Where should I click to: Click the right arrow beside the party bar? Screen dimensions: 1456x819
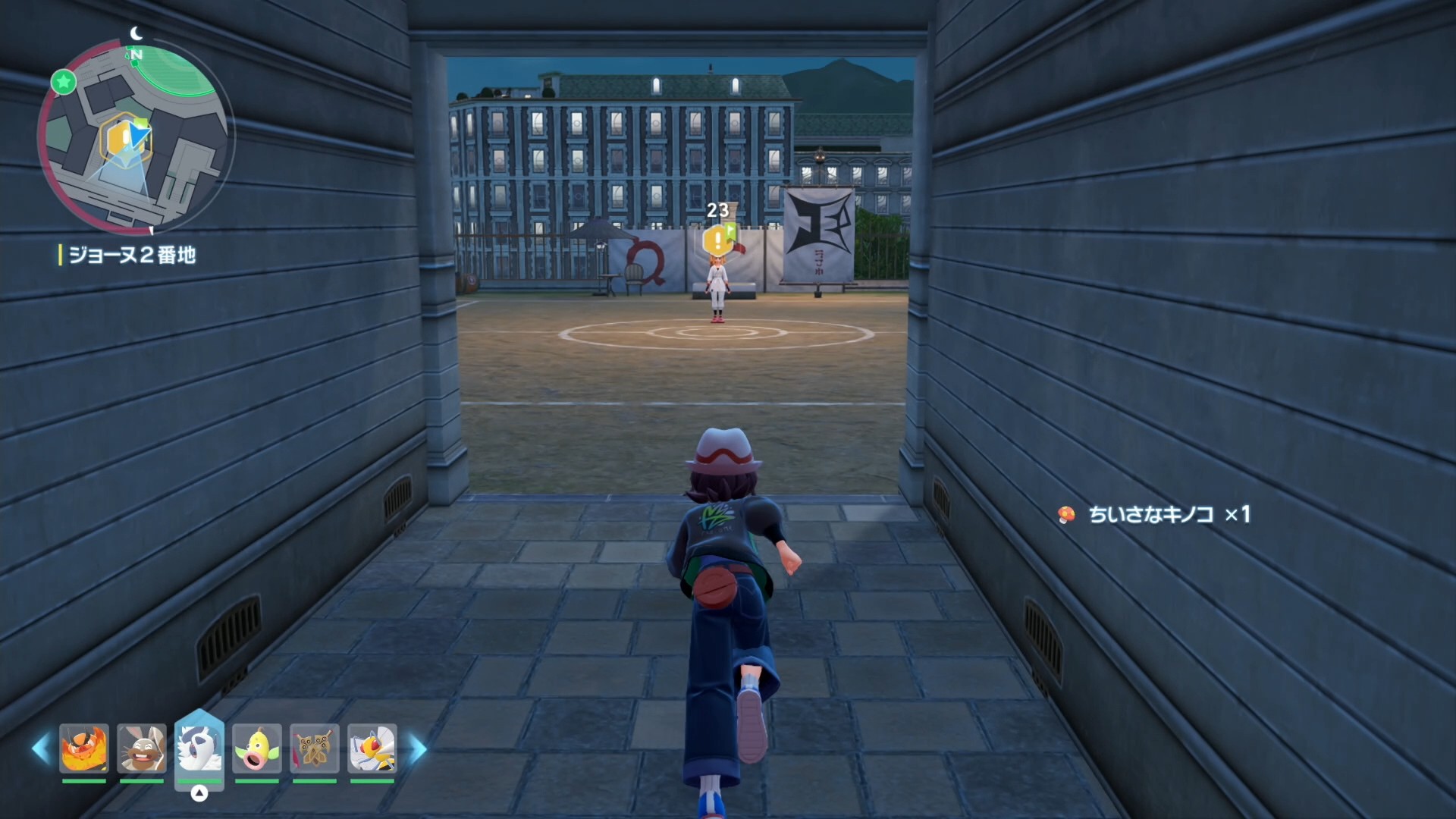(418, 748)
